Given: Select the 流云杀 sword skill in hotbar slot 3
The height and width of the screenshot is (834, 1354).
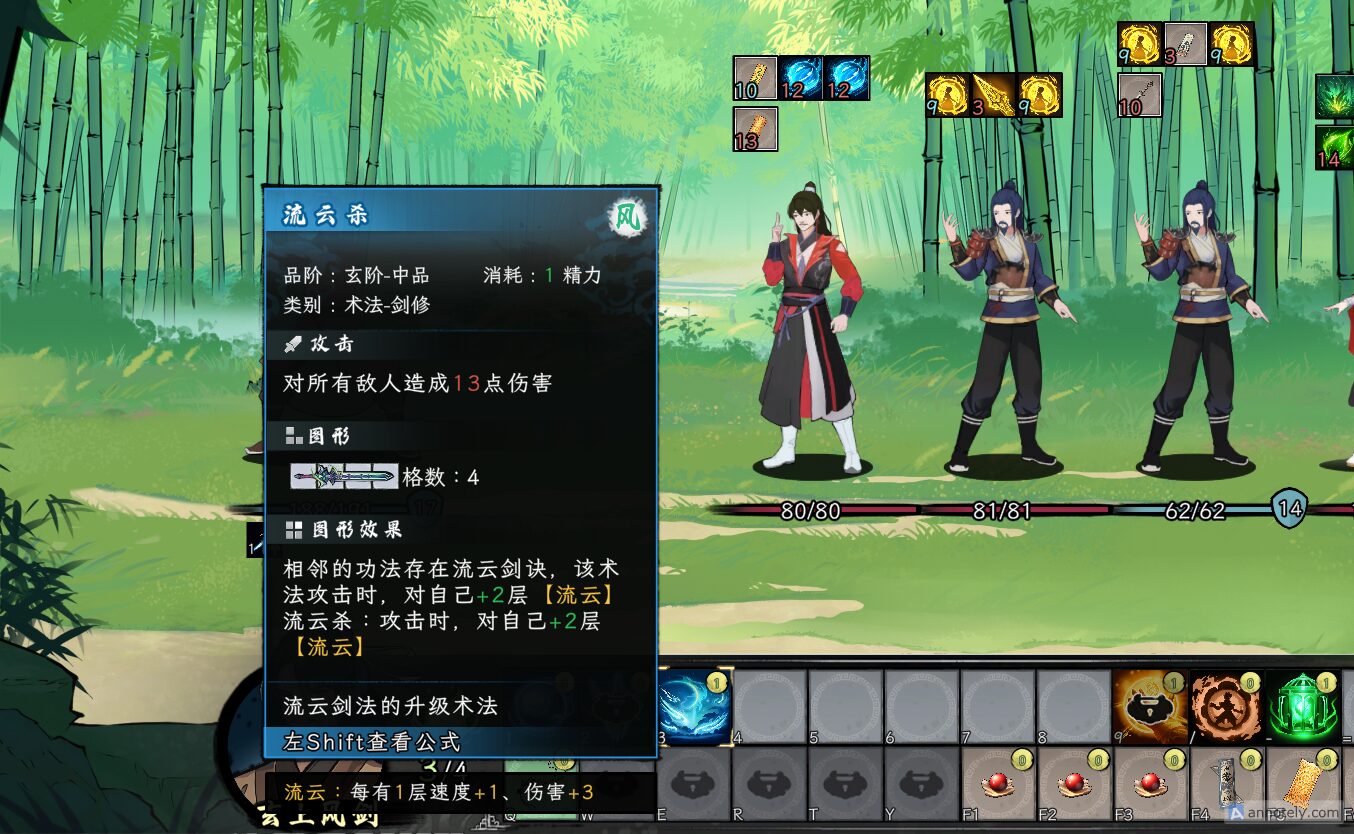Looking at the screenshot, I should coord(695,705).
